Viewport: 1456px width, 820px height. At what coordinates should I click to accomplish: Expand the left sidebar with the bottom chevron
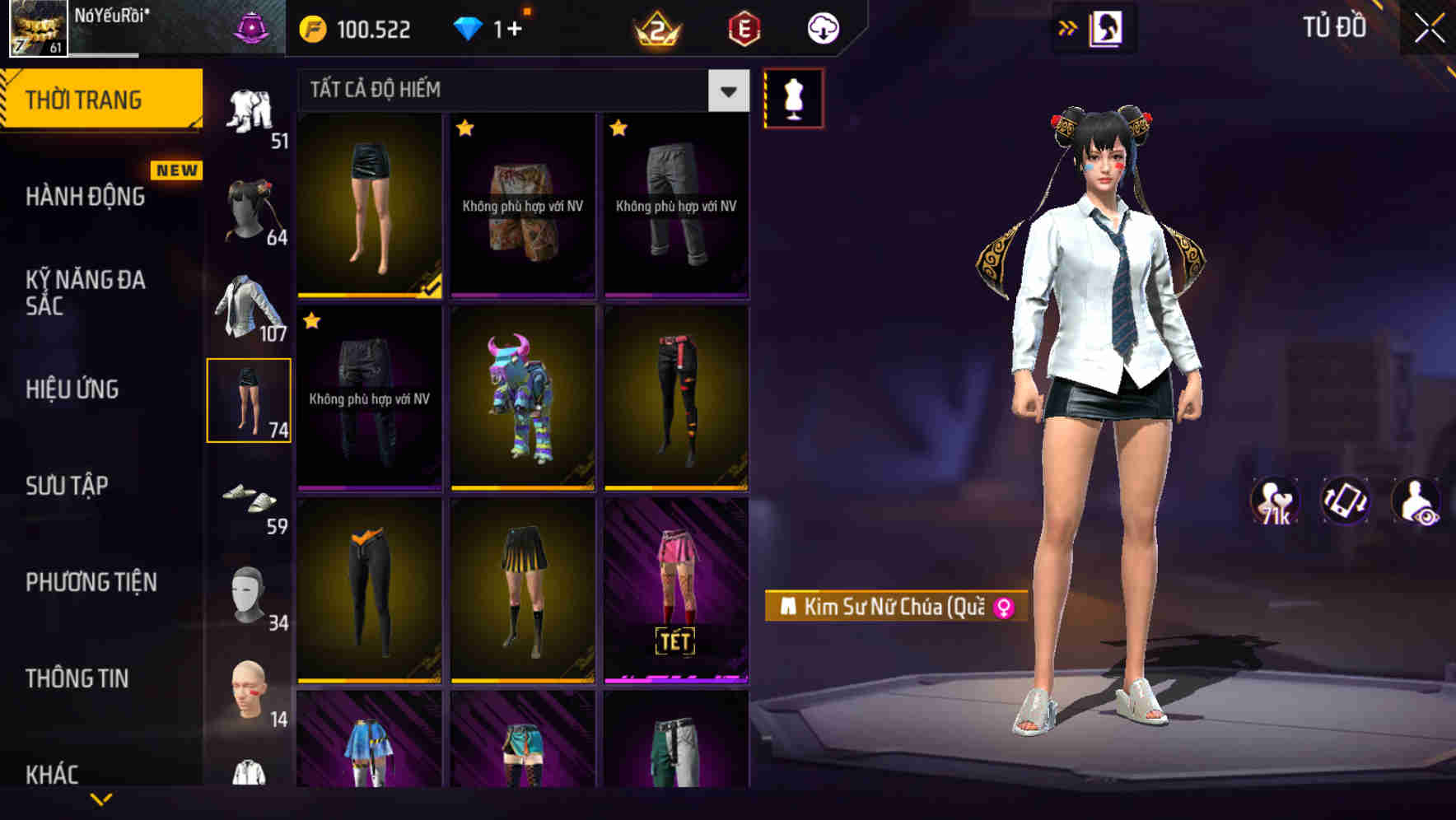[x=101, y=797]
